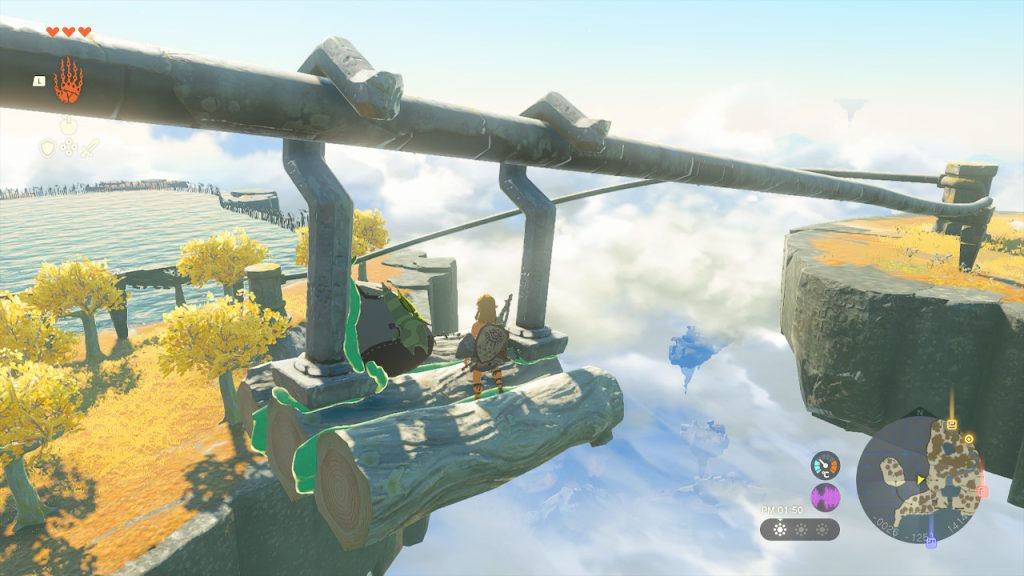Viewport: 1024px width, 576px height.
Task: Select the apple quick-item icon
Action: pos(68,126)
